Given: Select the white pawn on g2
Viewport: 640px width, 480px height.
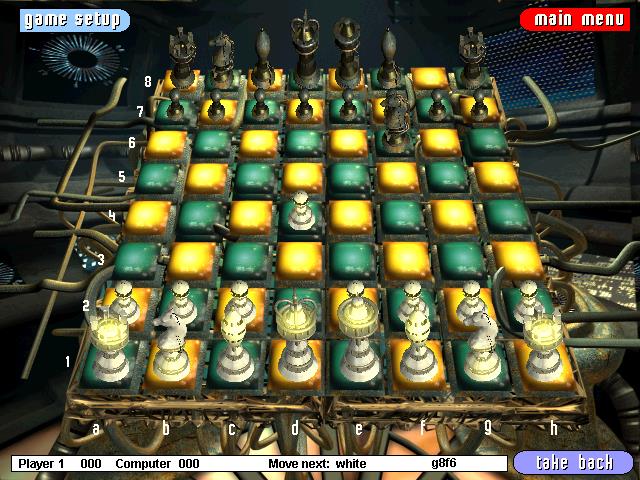Looking at the screenshot, I should [467, 298].
